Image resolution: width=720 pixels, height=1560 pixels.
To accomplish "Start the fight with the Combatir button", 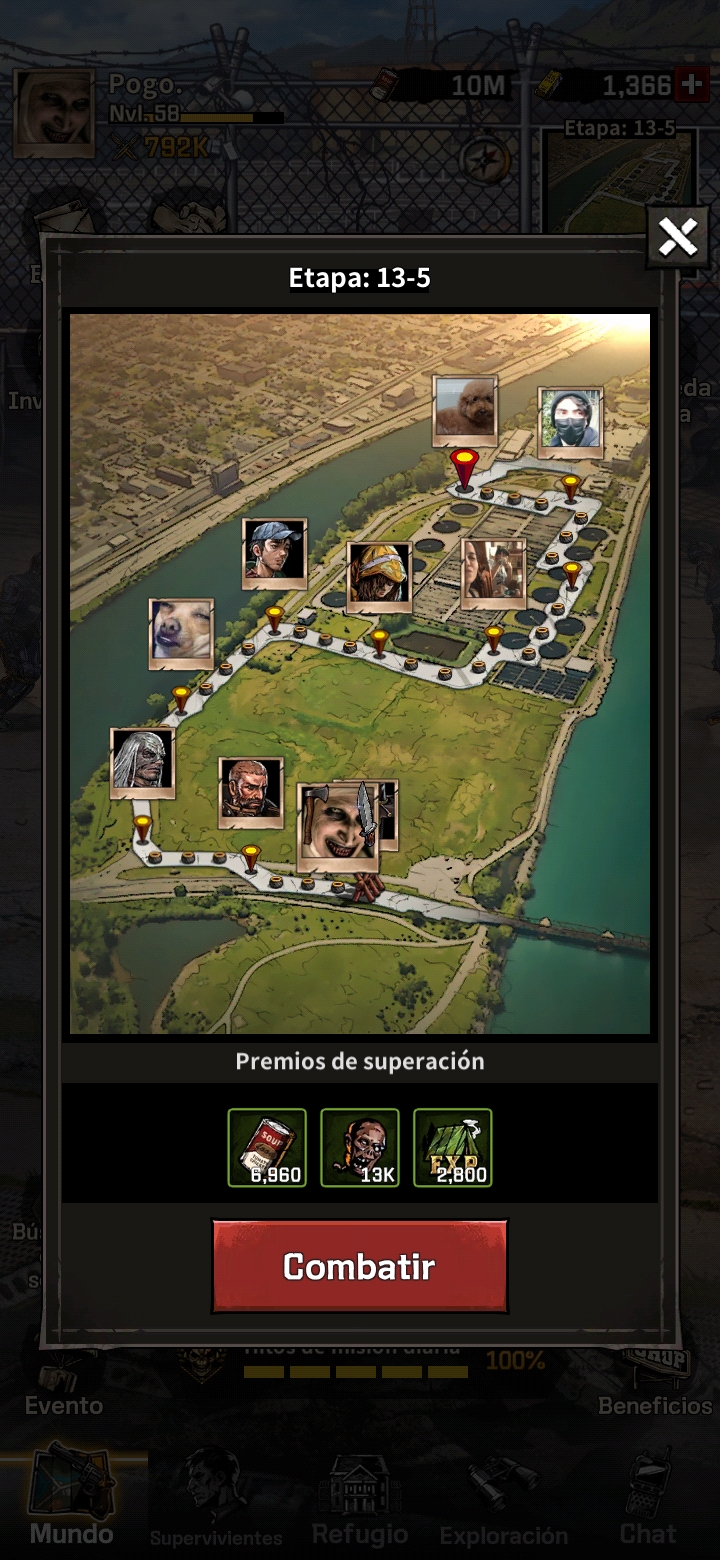I will 360,1266.
